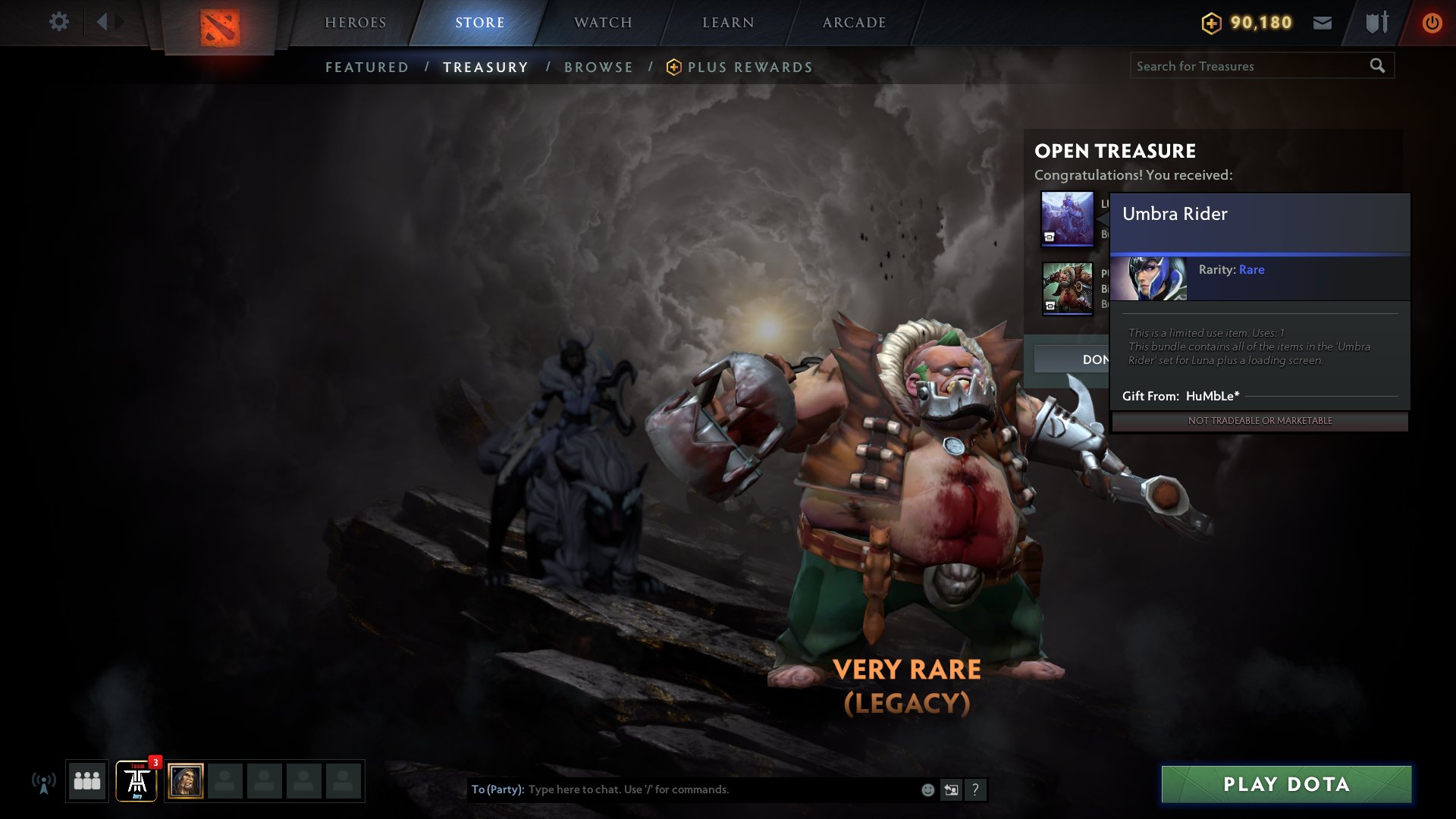Switch to the FEATURED tab
1456x819 pixels.
tap(367, 67)
